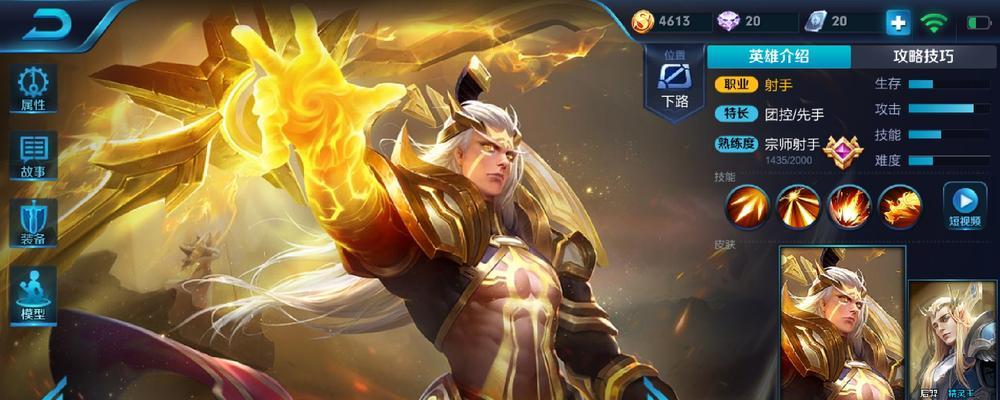View the third skill icon with fiery explosion

tap(849, 206)
